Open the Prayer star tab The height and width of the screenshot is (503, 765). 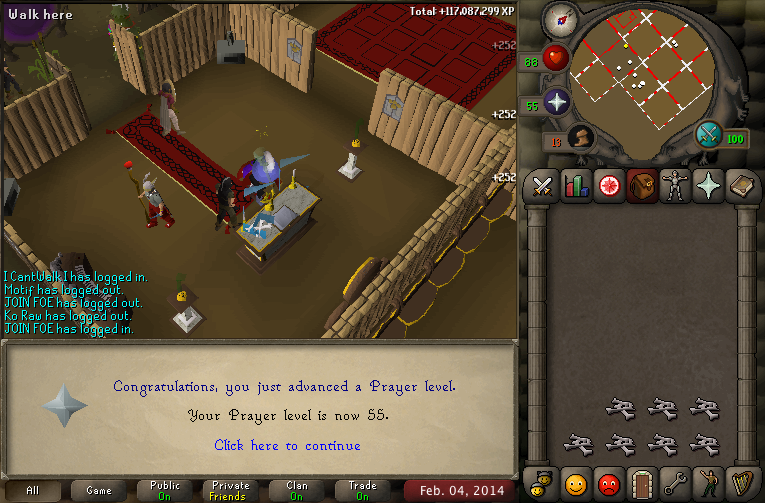(708, 186)
